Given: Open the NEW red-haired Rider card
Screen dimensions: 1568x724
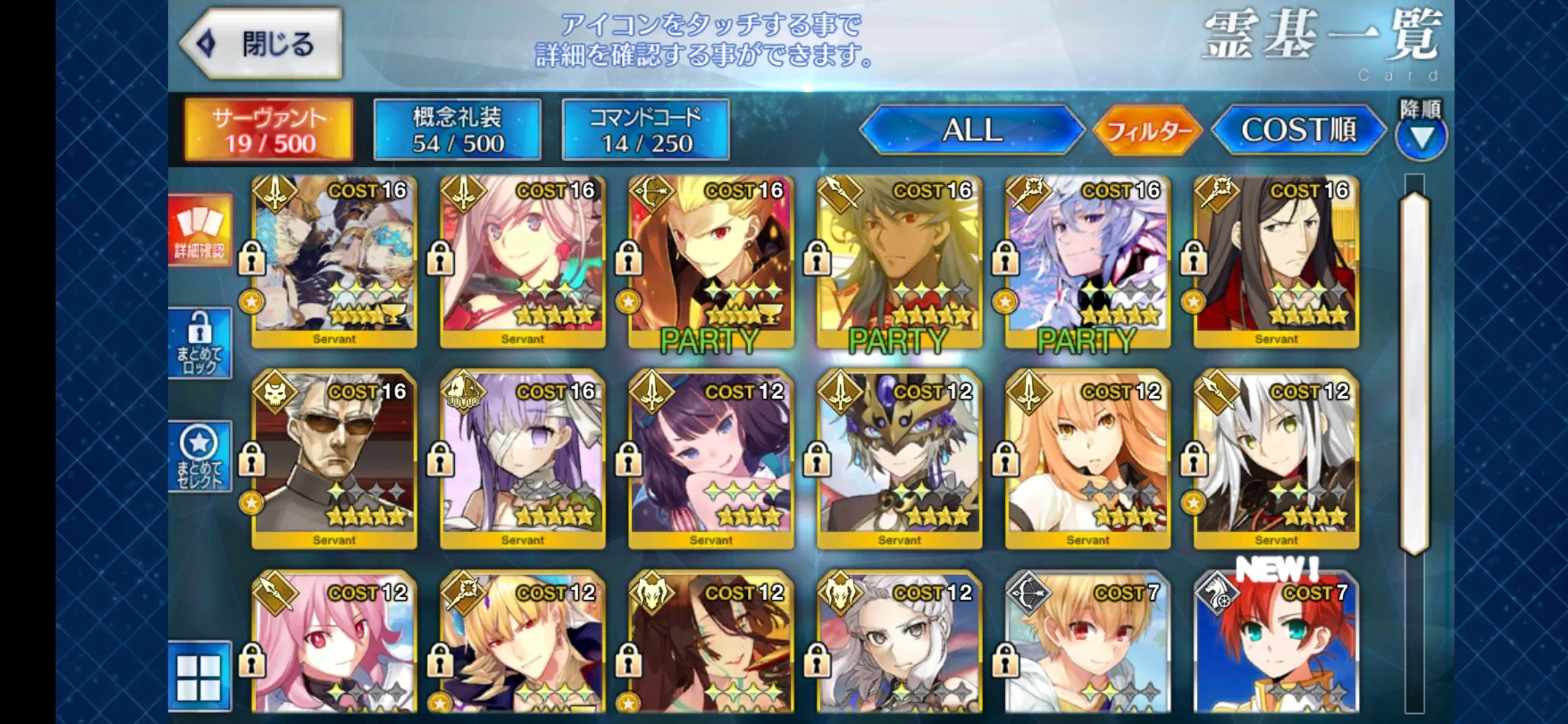Looking at the screenshot, I should click(x=1277, y=644).
